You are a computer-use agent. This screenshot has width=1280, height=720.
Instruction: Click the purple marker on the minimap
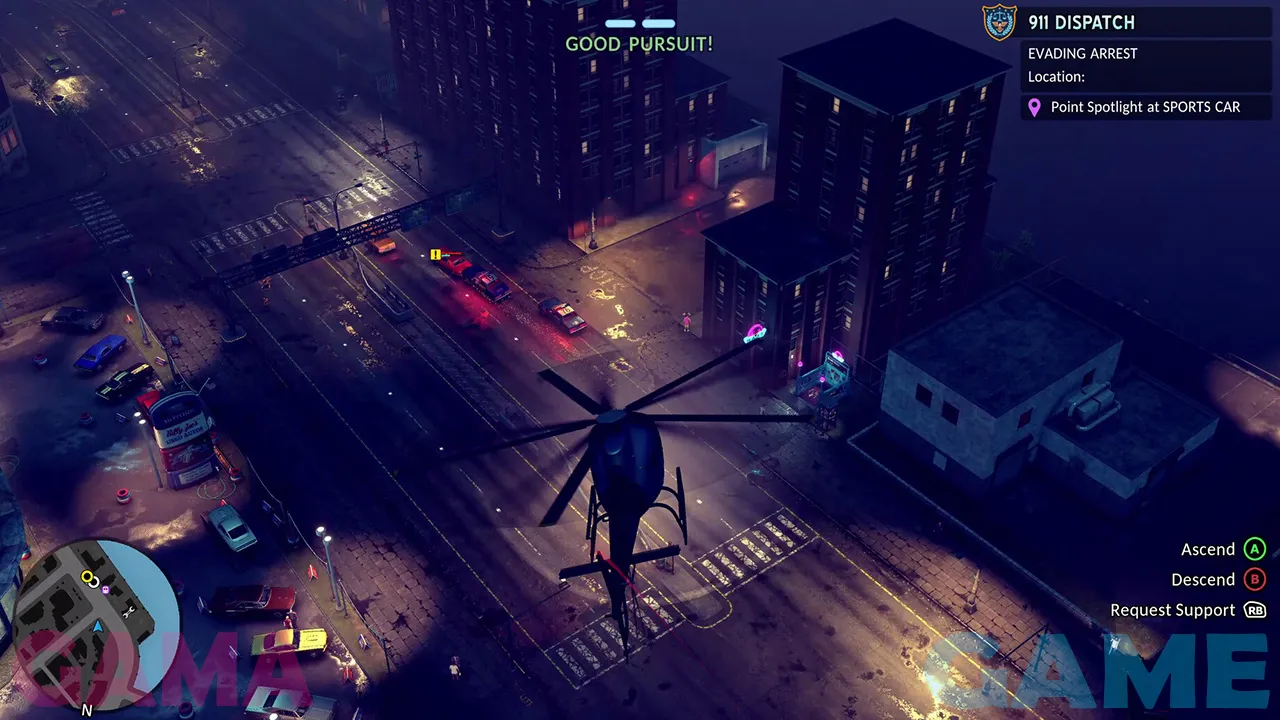(x=106, y=589)
